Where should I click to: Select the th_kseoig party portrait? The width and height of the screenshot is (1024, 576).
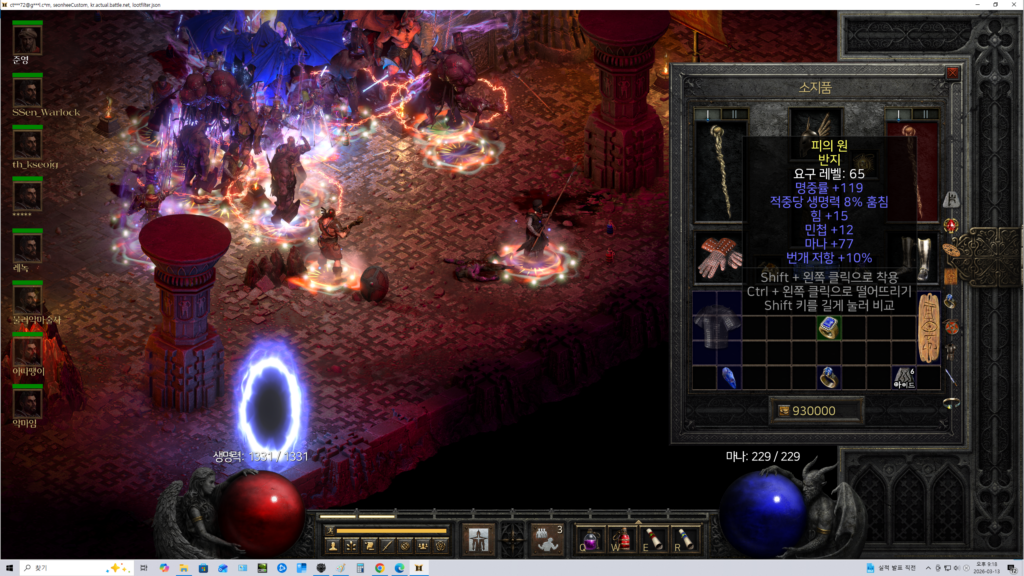click(27, 143)
